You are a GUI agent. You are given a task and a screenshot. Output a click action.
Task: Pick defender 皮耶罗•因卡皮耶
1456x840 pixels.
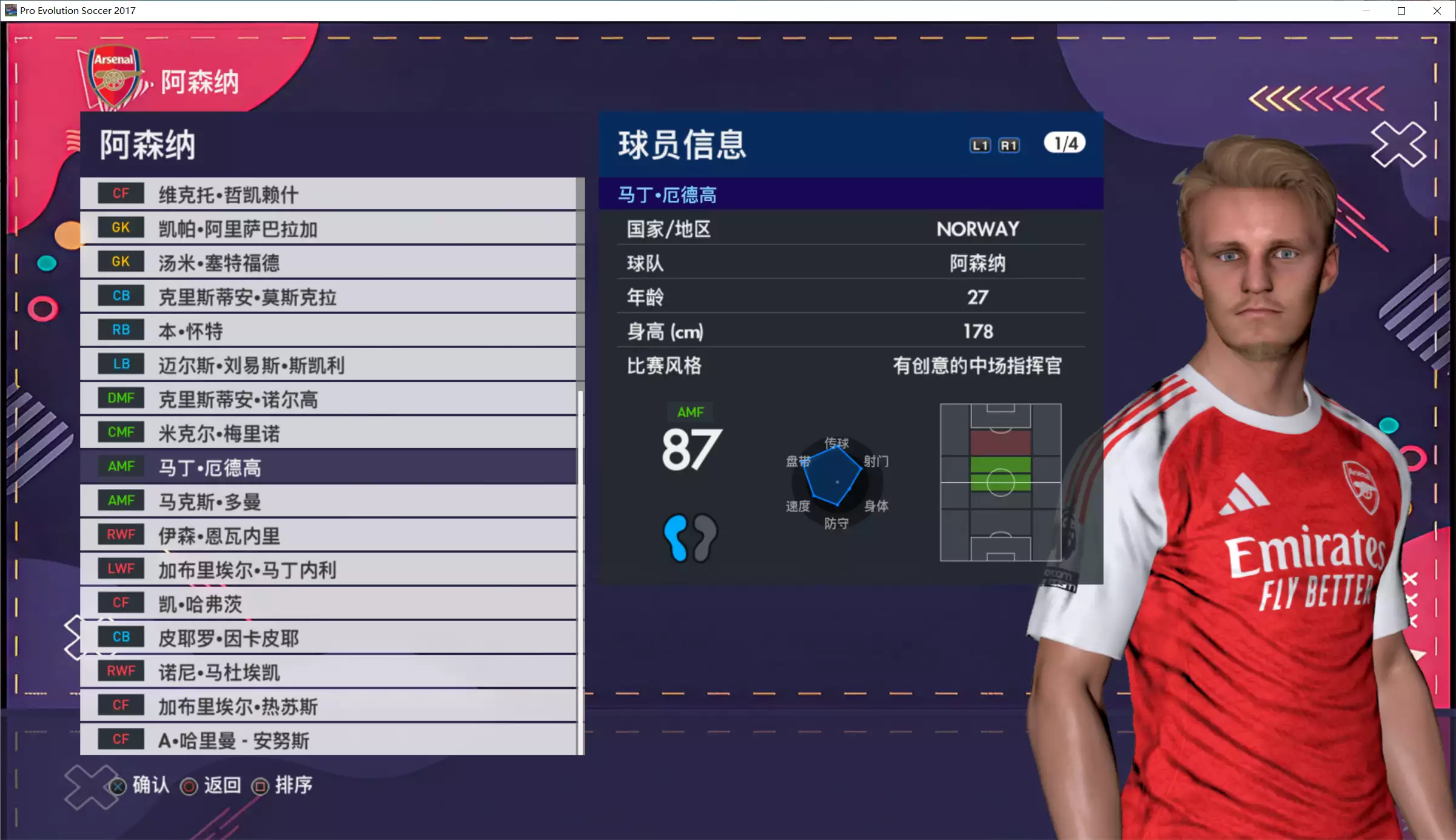tap(327, 637)
